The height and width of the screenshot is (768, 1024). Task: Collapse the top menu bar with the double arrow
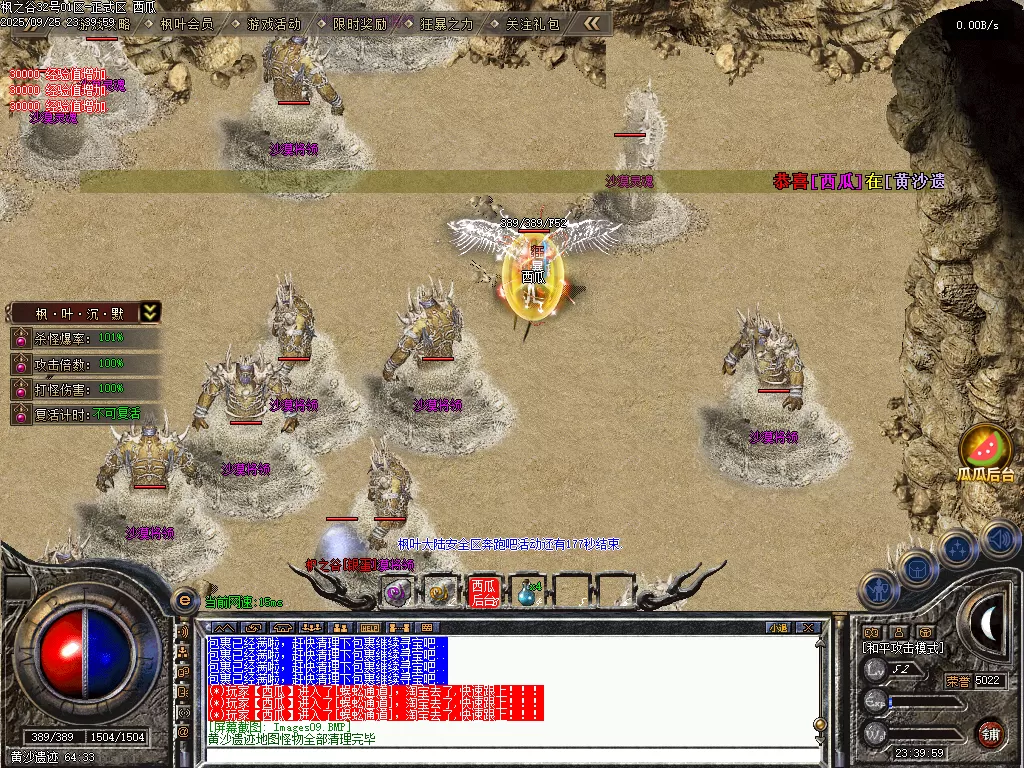click(592, 23)
